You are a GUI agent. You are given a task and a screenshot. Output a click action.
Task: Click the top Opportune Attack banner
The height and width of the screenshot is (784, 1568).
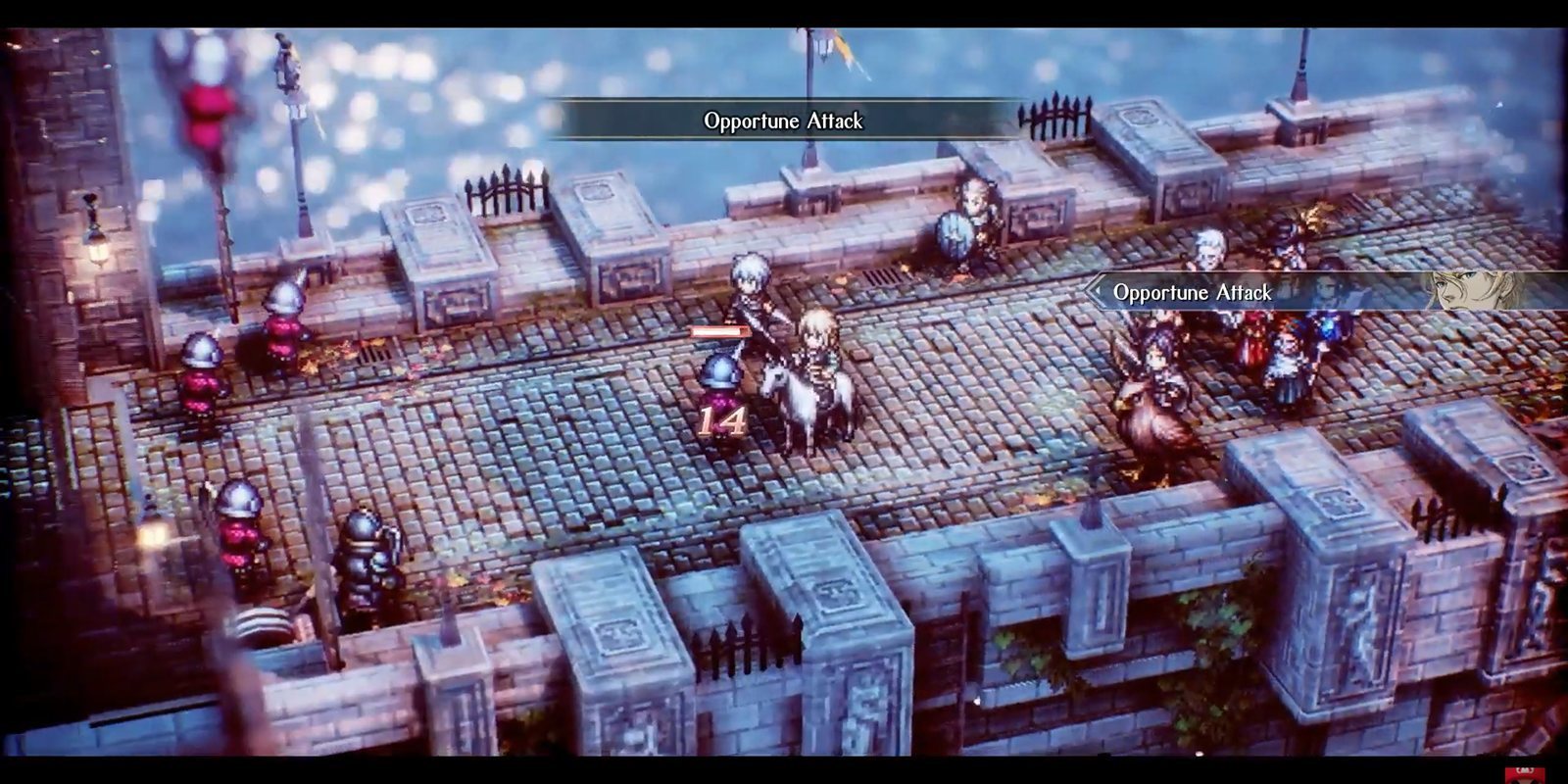point(782,122)
